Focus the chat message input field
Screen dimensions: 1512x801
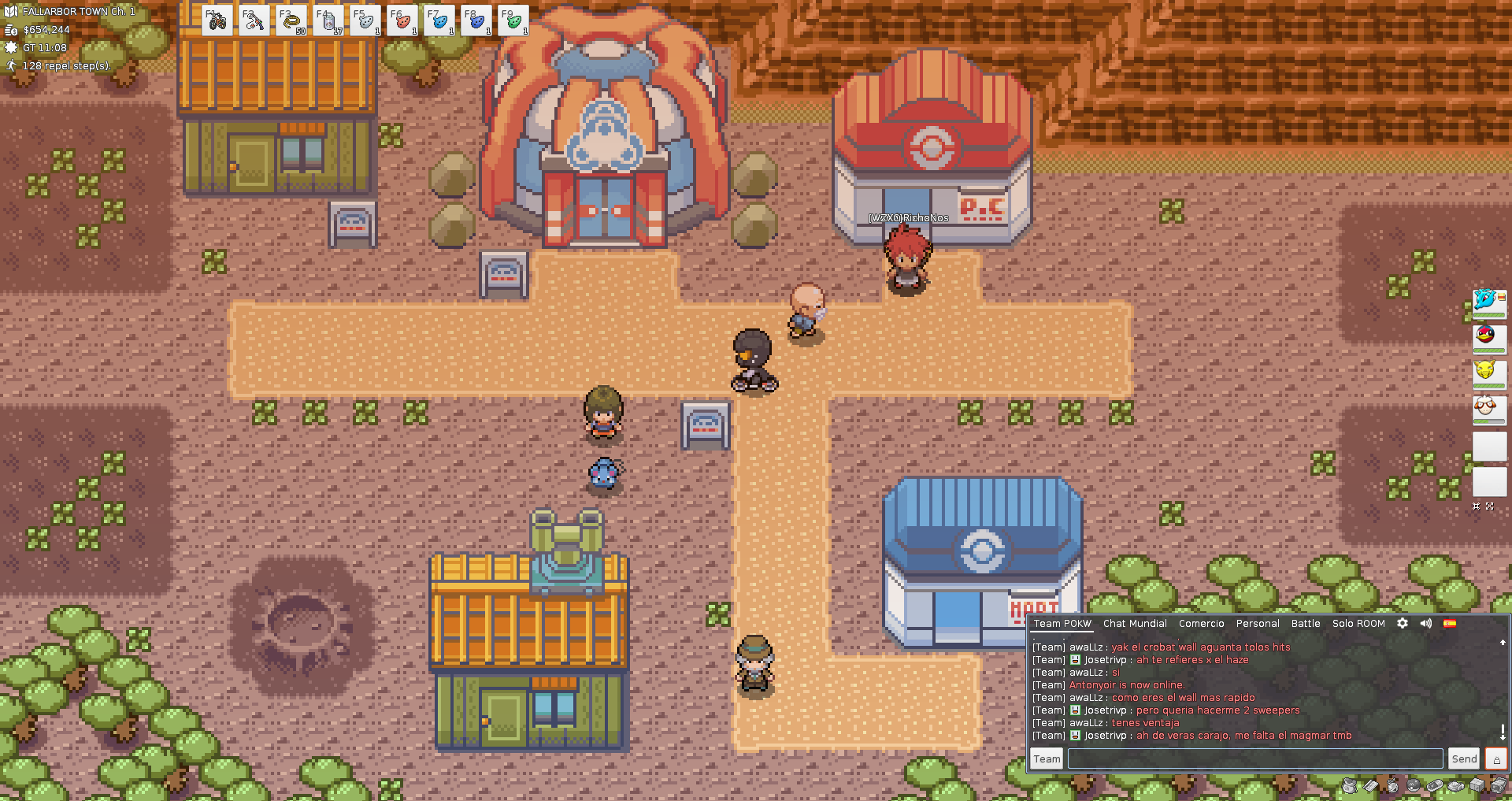pos(1254,758)
